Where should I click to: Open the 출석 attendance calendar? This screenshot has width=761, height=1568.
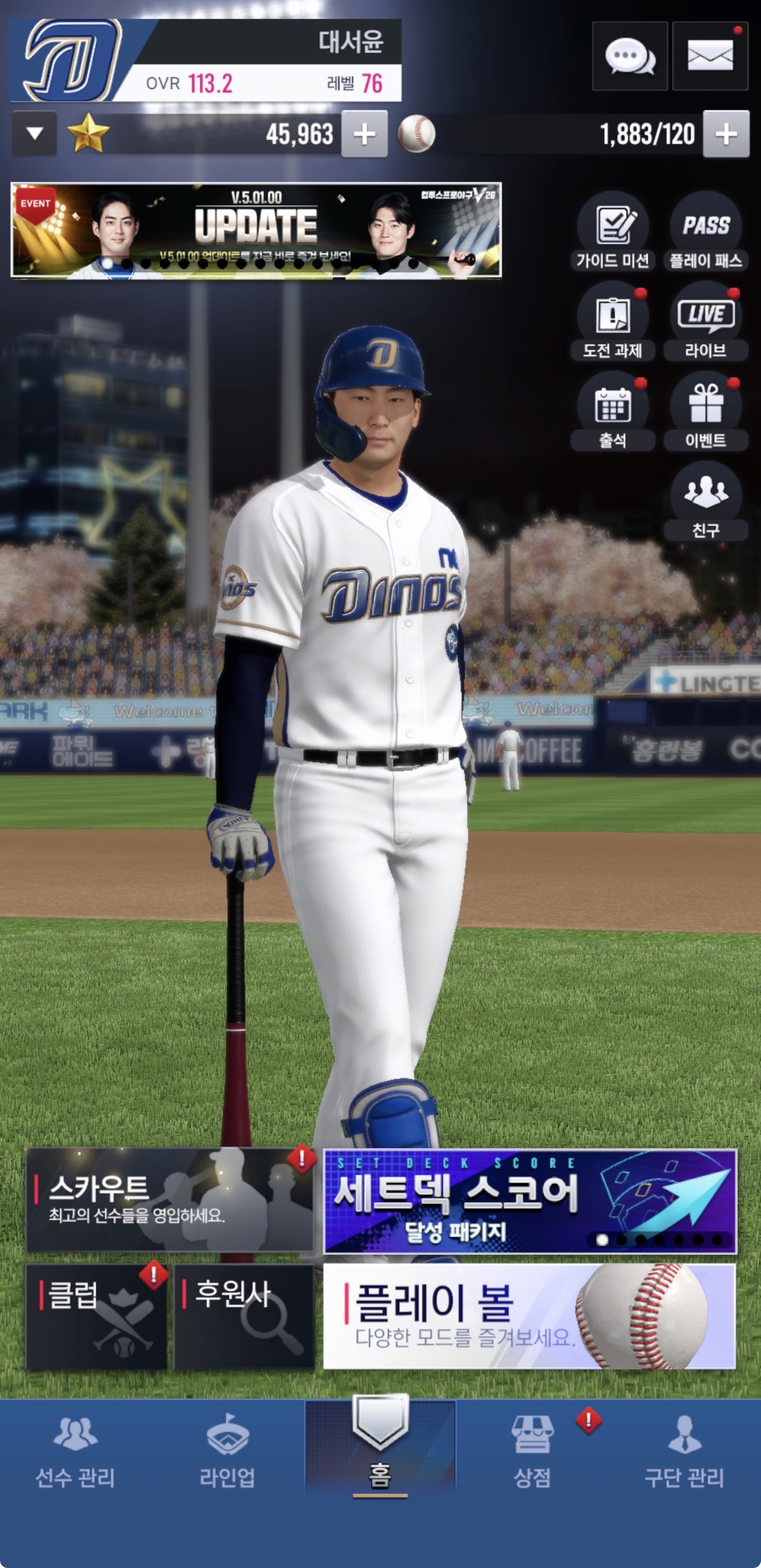point(613,412)
